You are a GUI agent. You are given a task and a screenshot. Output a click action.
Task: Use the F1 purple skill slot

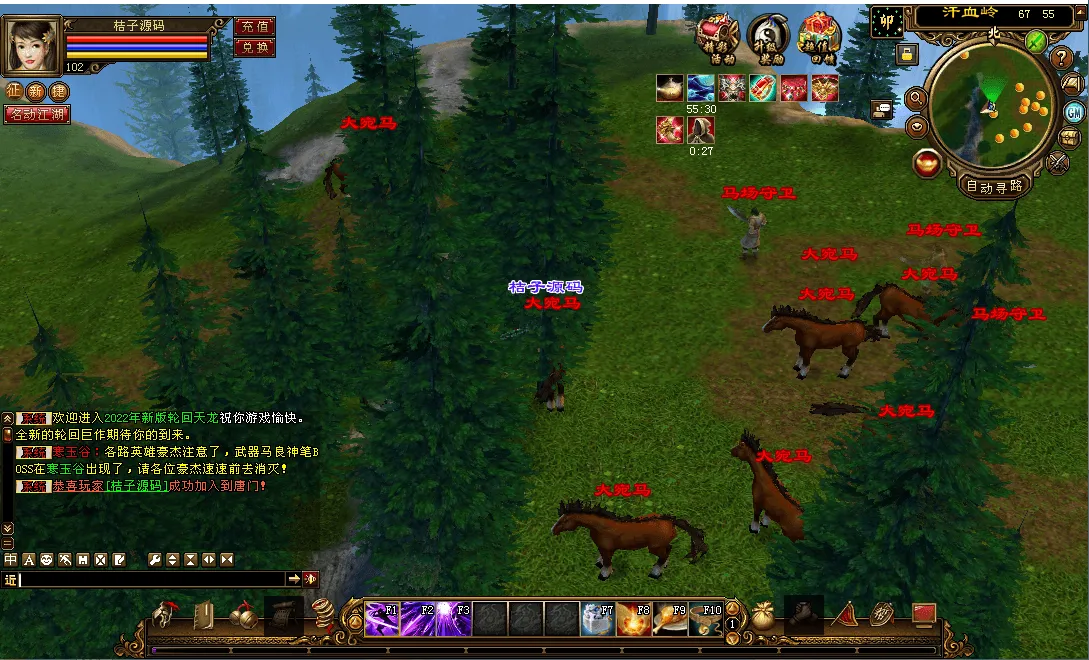click(x=381, y=620)
